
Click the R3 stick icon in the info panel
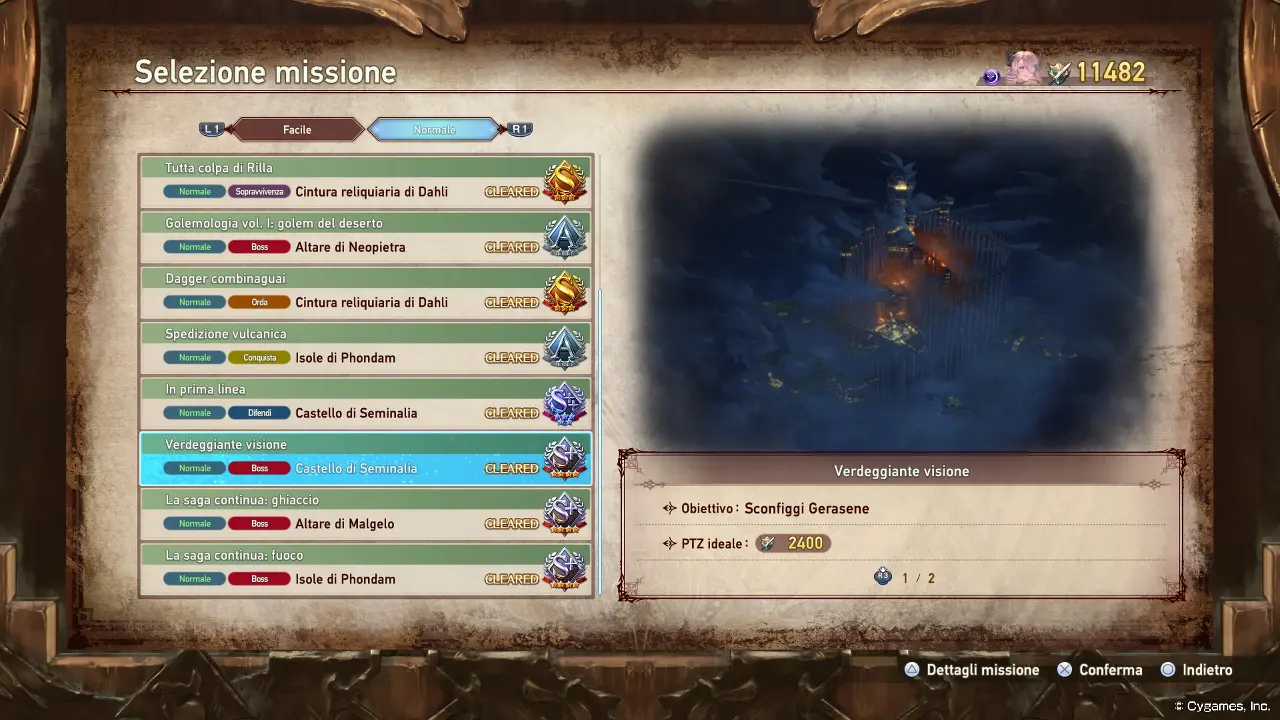tap(883, 575)
